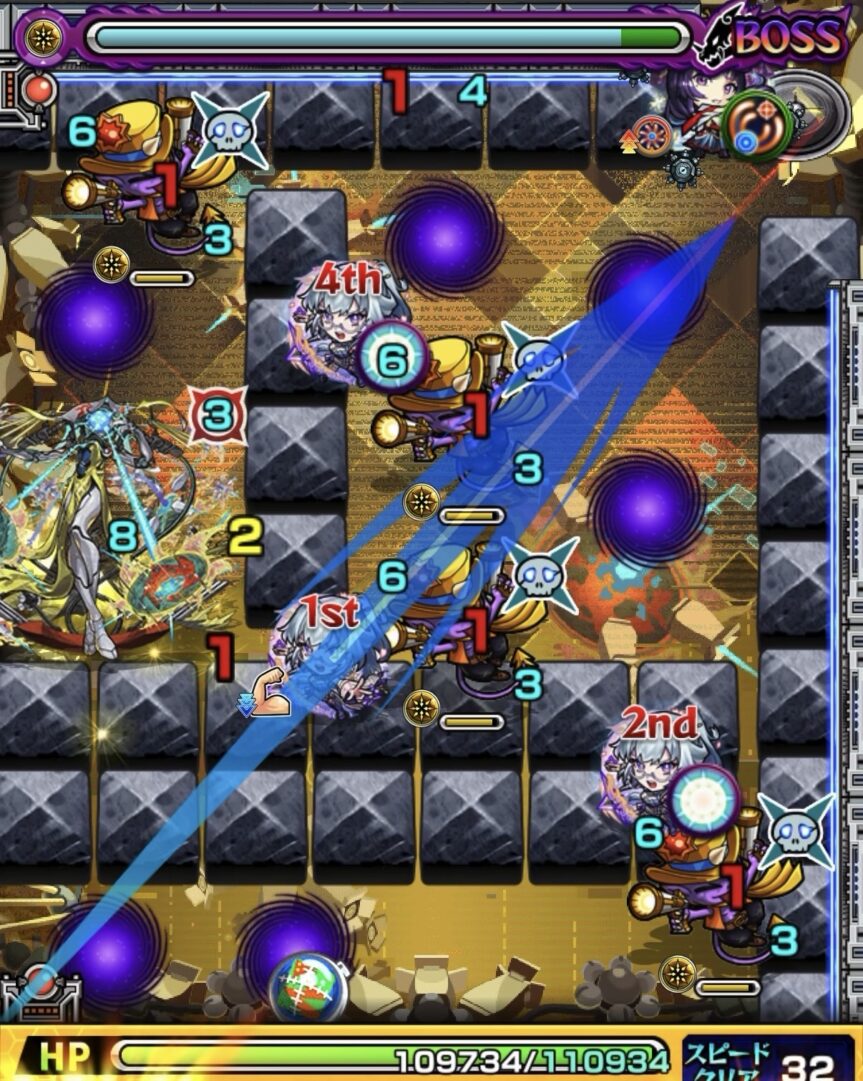
Task: Select the ball unit marked 4th
Action: click(x=345, y=320)
